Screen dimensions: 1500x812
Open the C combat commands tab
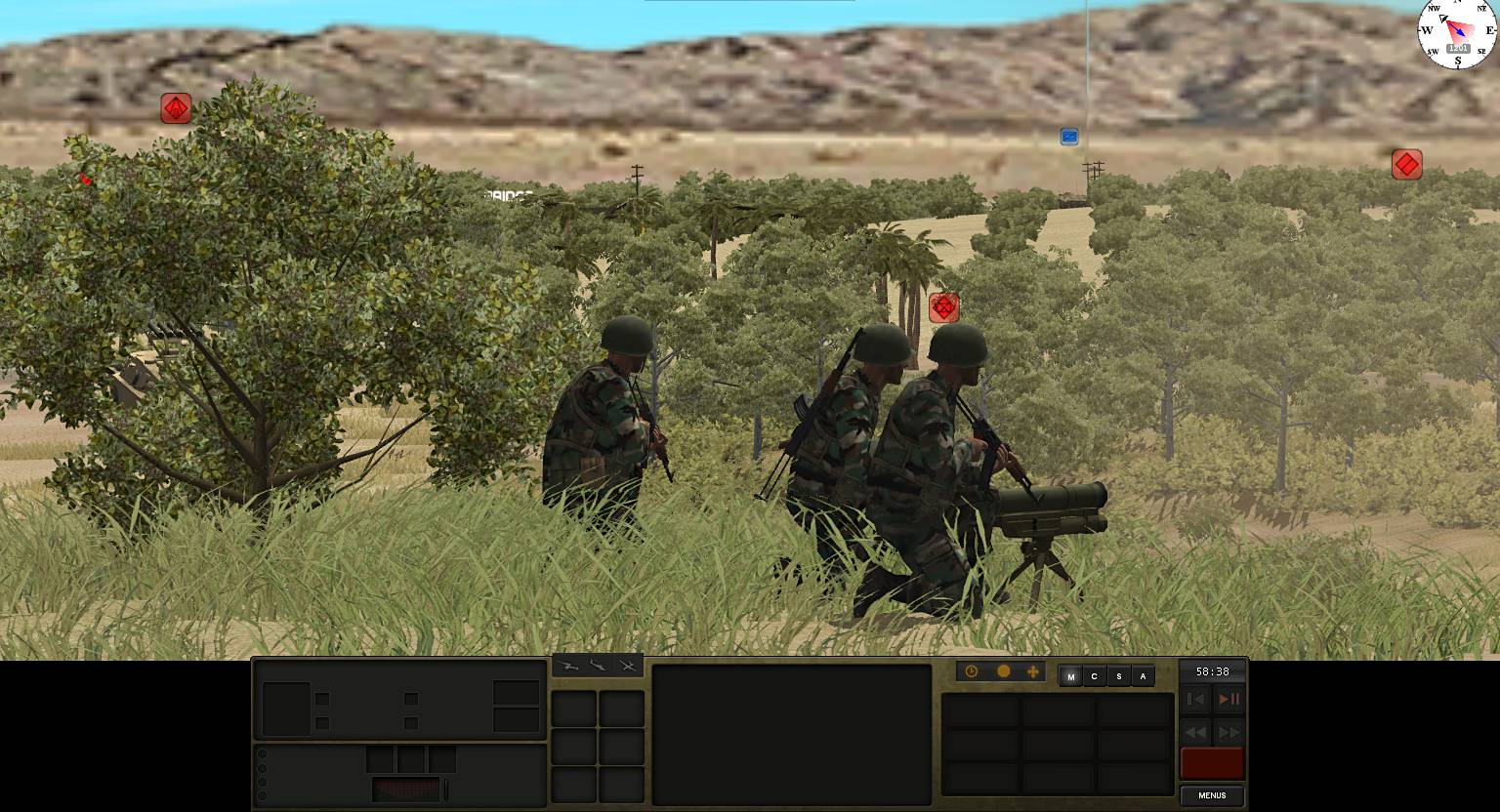[x=1095, y=675]
